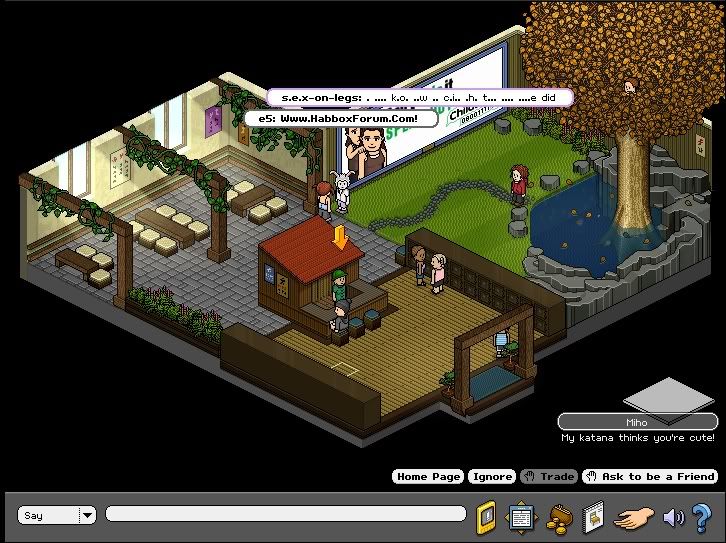The height and width of the screenshot is (543, 726).
Task: Ask Miho to be a Friend
Action: 651,477
